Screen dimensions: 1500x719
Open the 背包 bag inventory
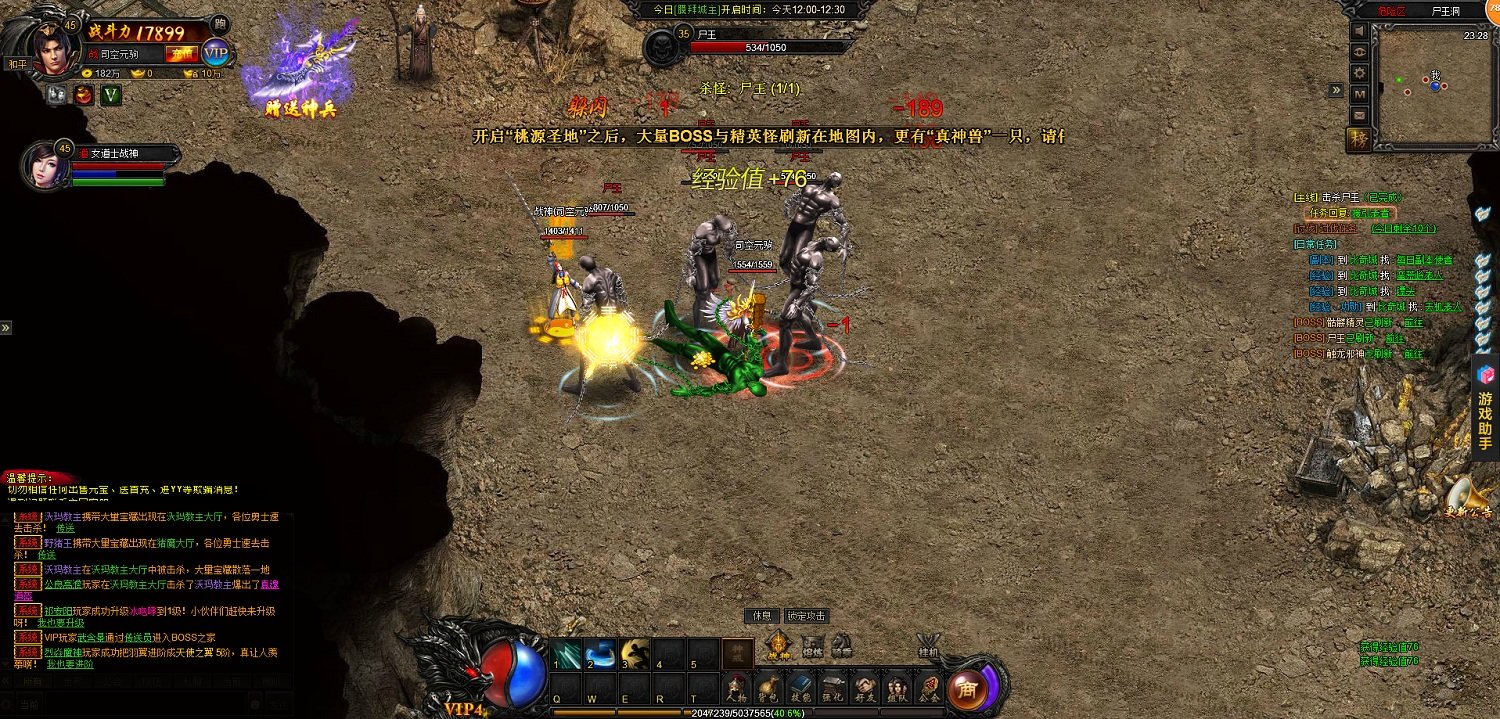click(769, 687)
